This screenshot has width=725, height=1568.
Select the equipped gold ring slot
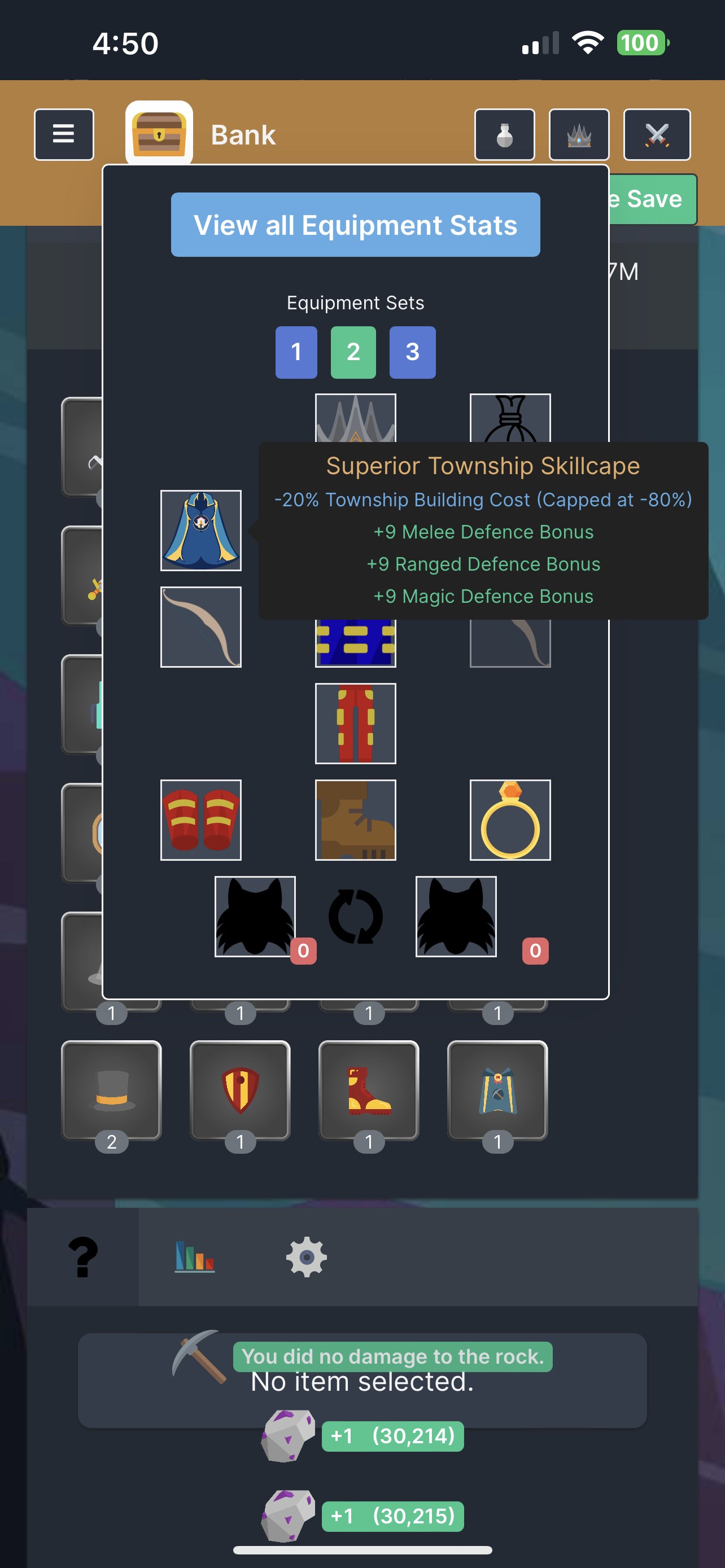(510, 820)
